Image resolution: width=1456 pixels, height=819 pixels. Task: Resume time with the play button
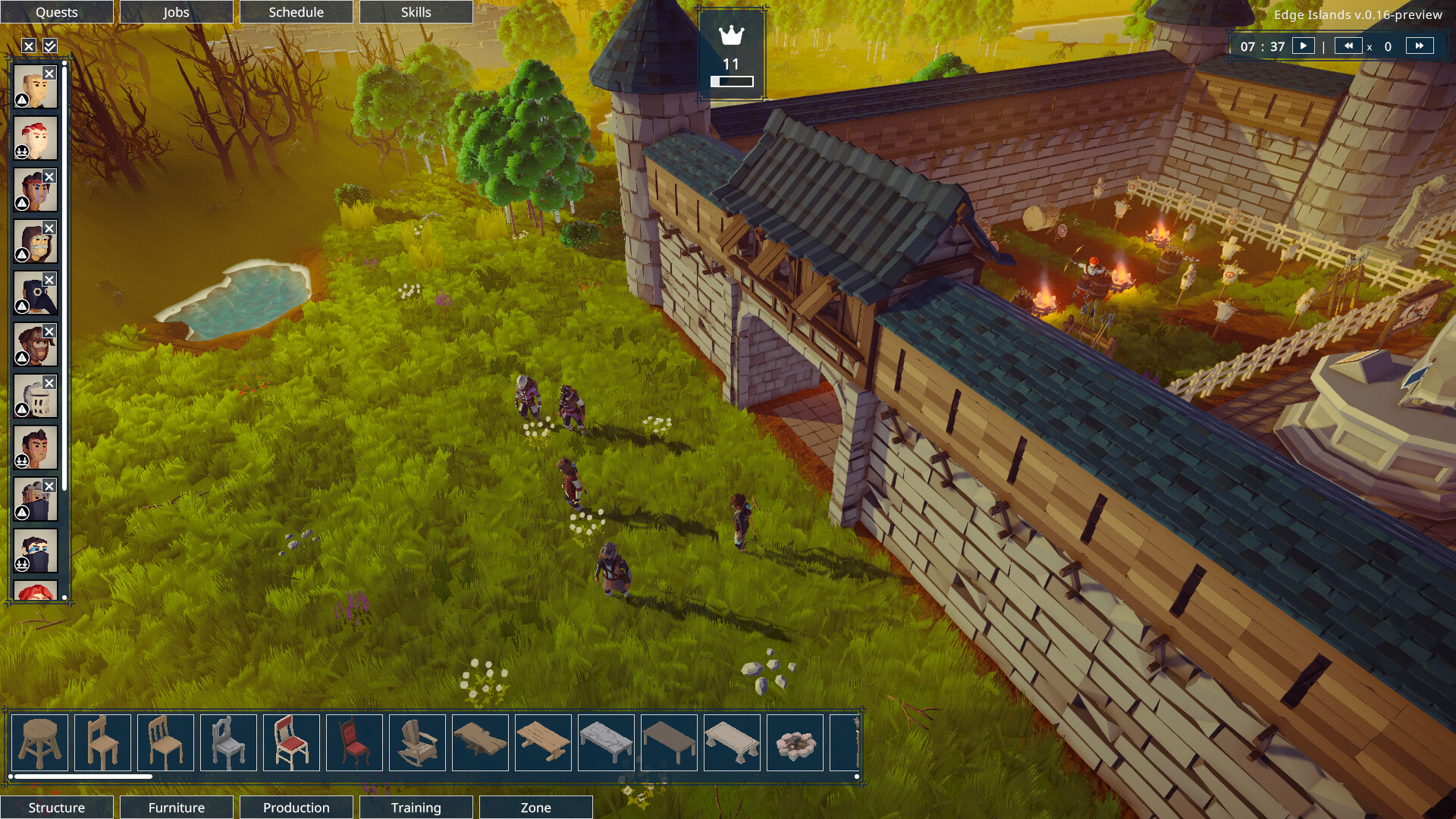(1303, 45)
